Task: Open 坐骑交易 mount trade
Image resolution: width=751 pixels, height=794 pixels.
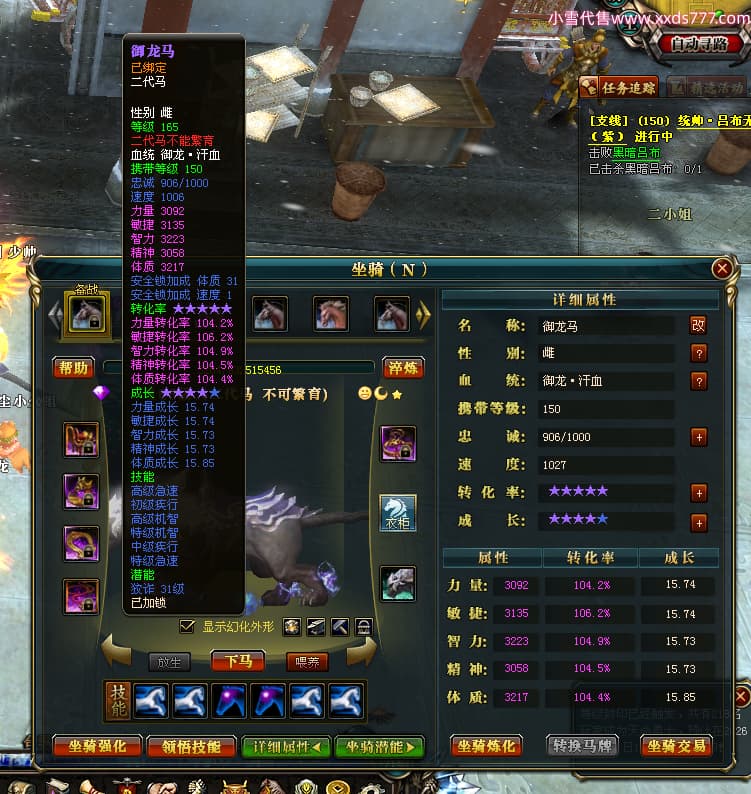Action: (x=676, y=746)
